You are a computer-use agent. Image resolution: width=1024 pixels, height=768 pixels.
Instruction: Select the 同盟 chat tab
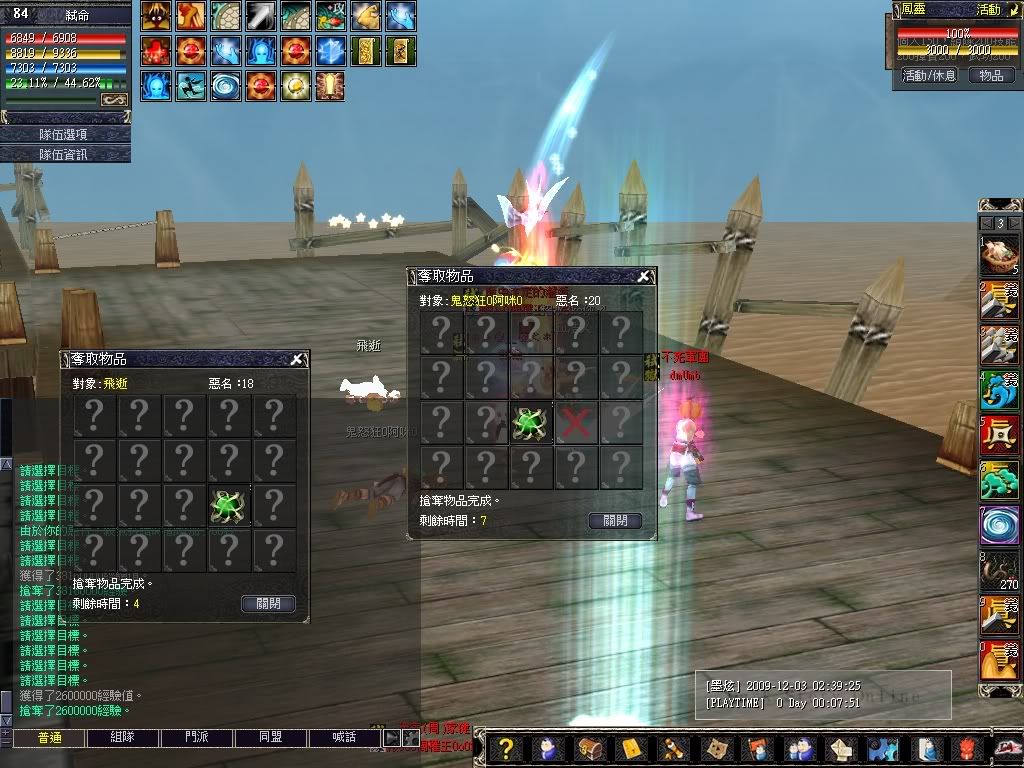coord(271,738)
